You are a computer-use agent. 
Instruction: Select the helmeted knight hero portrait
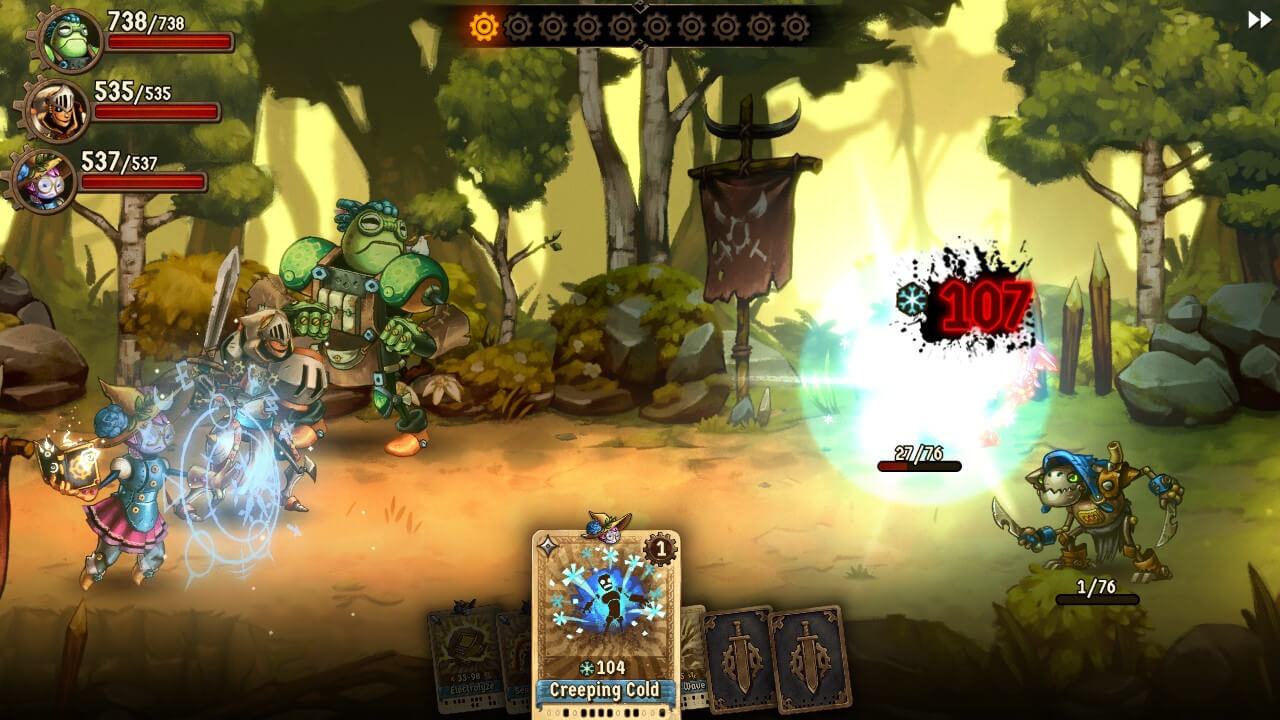[x=56, y=109]
